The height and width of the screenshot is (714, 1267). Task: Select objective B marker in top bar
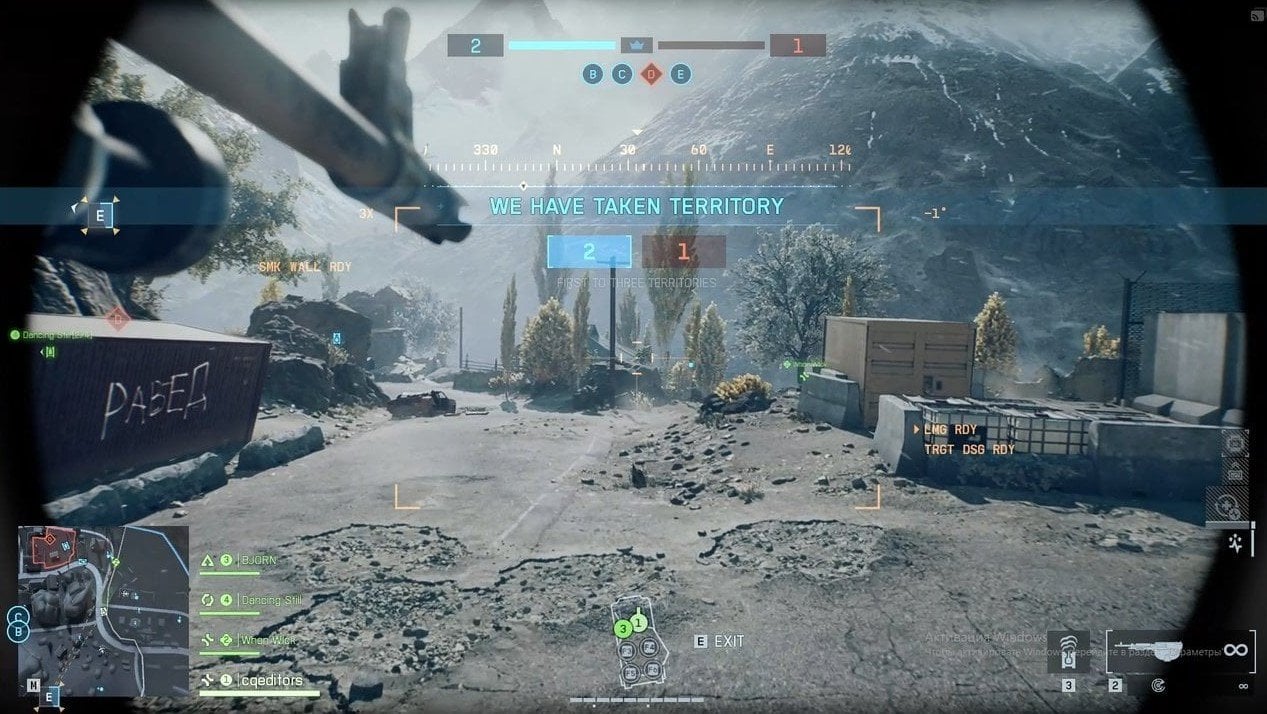(x=593, y=74)
